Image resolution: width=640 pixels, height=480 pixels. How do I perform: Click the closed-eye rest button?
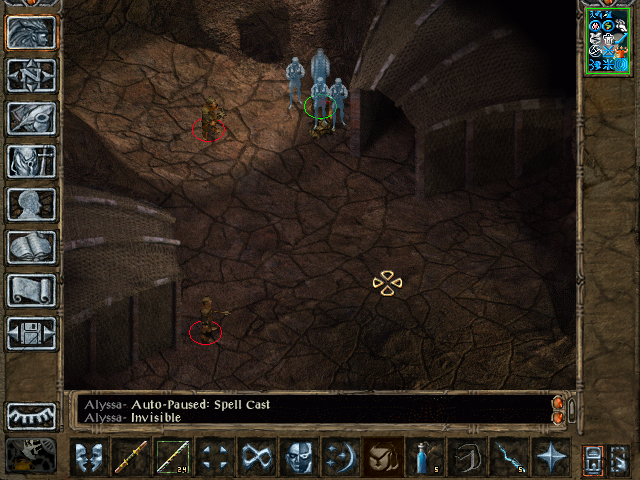pos(31,415)
